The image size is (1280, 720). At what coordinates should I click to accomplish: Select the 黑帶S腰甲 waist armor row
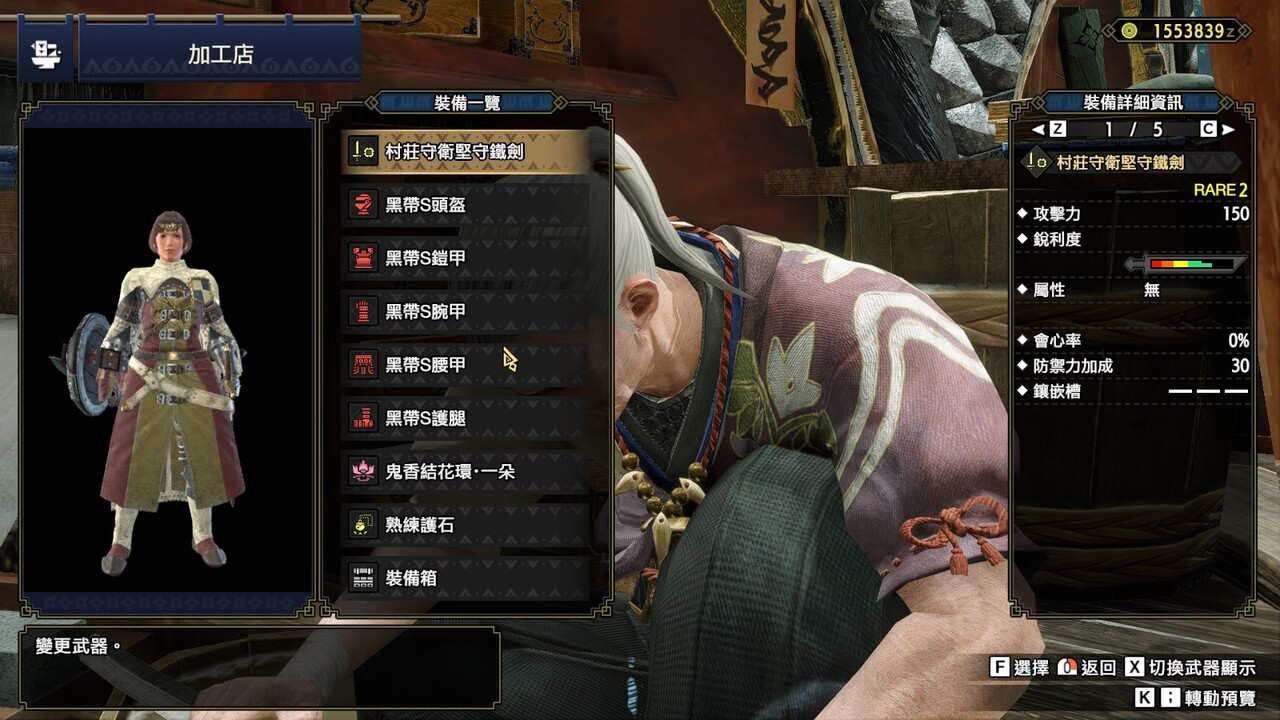tap(465, 365)
